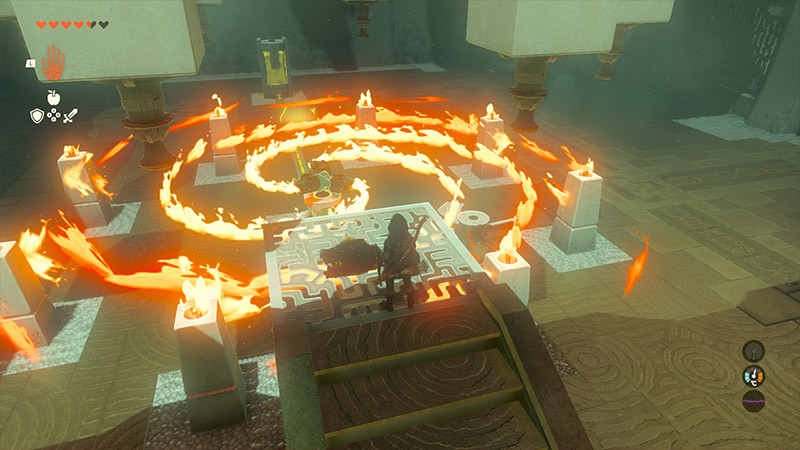Screen dimensions: 800x450
Task: Choose the sword weapon quick-swap icon
Action: click(x=69, y=116)
